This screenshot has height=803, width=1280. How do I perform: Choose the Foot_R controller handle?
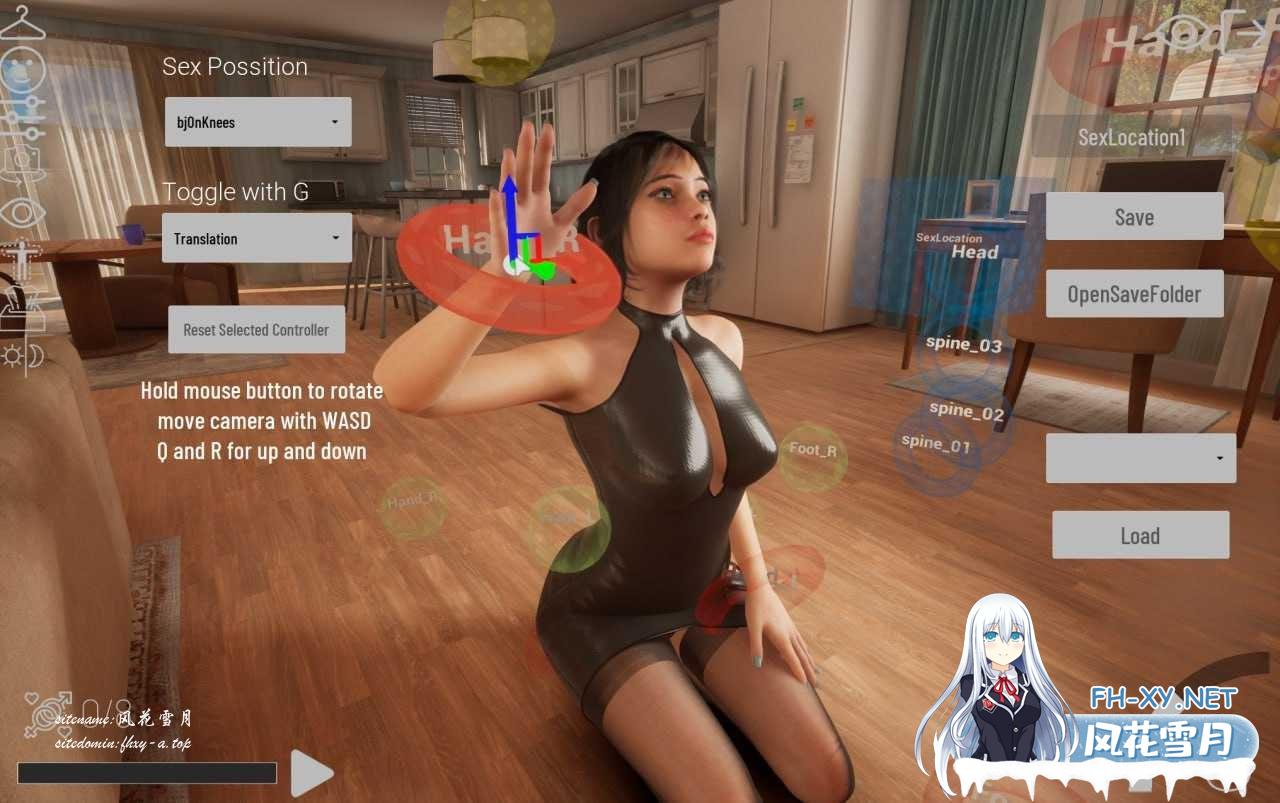[812, 451]
